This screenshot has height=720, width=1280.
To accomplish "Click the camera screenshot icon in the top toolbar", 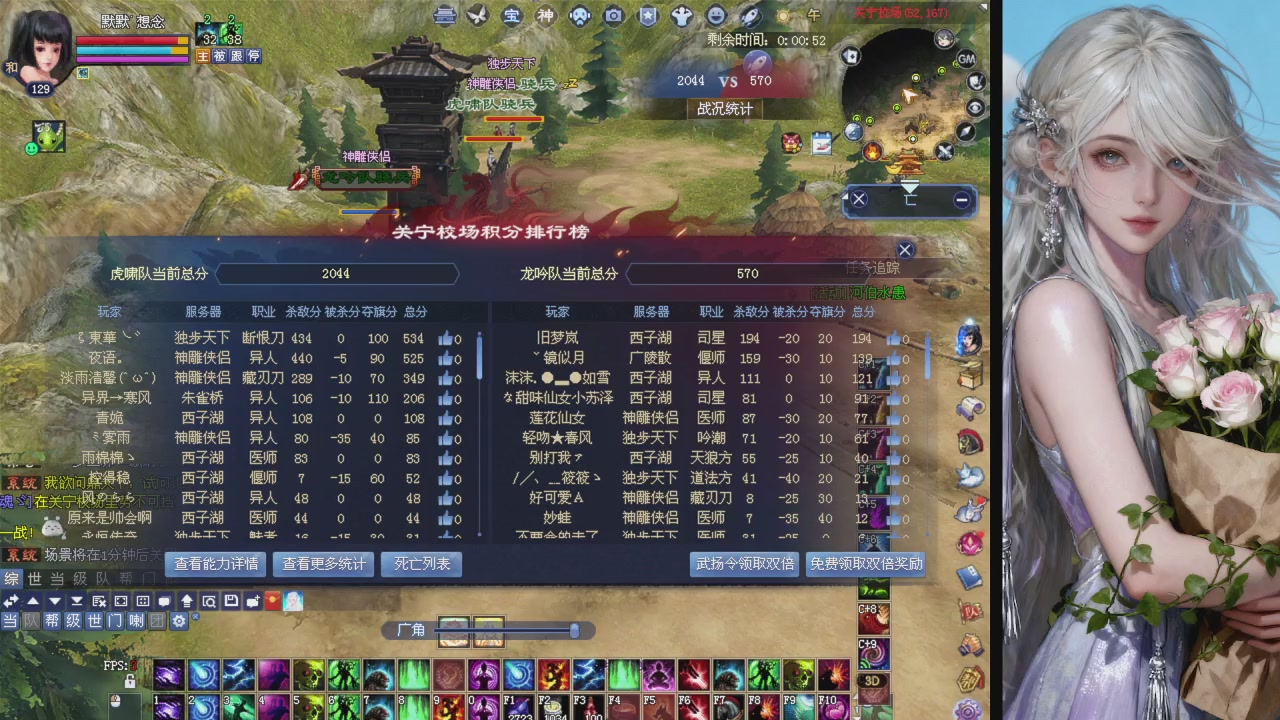I will pyautogui.click(x=614, y=16).
